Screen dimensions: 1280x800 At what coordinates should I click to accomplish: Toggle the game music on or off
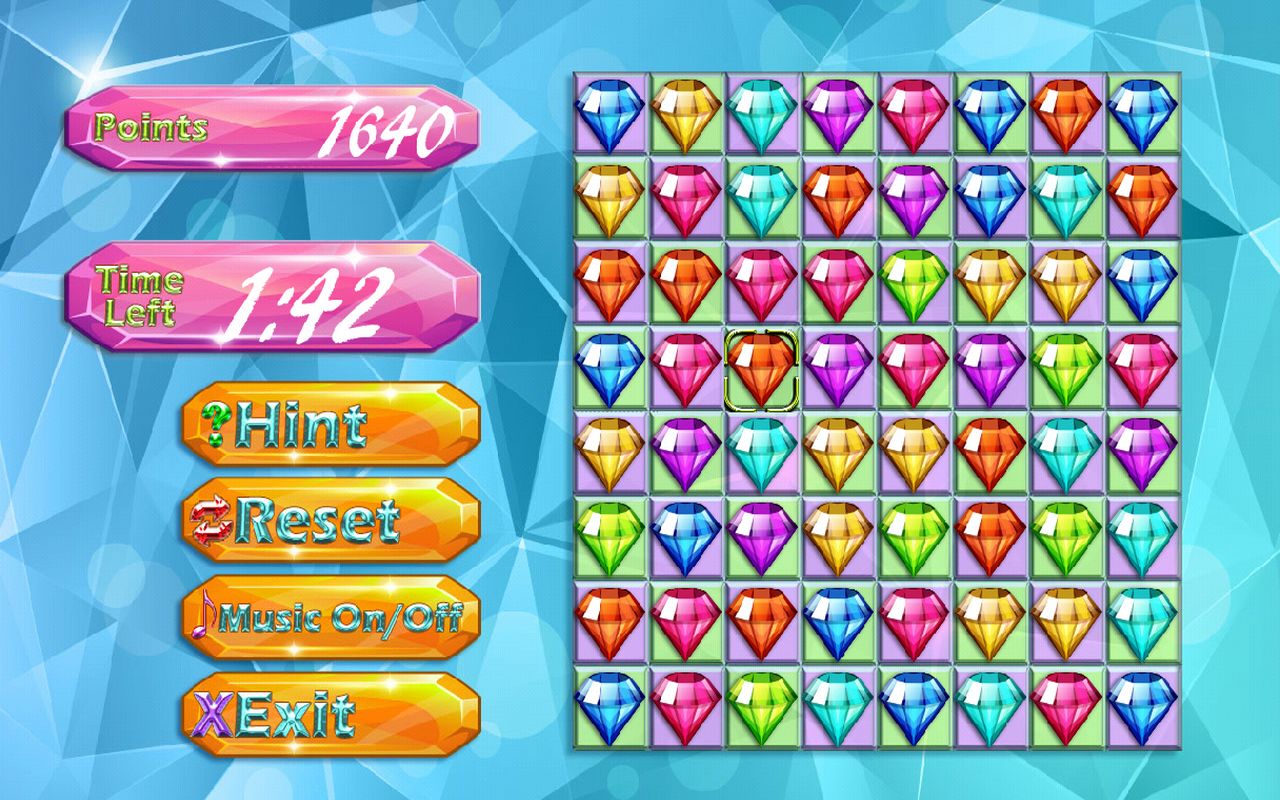[x=330, y=616]
